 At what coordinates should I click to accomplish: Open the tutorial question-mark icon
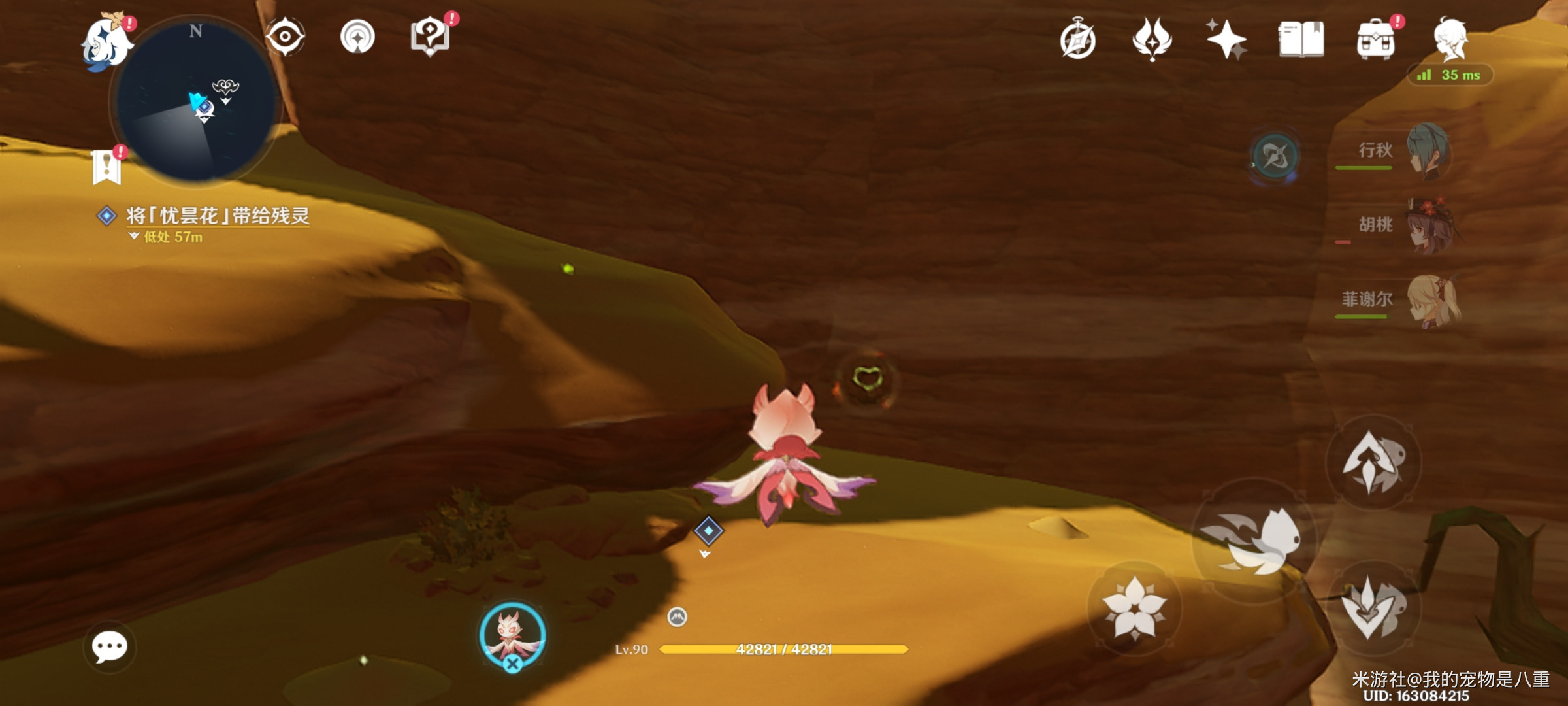click(x=430, y=37)
